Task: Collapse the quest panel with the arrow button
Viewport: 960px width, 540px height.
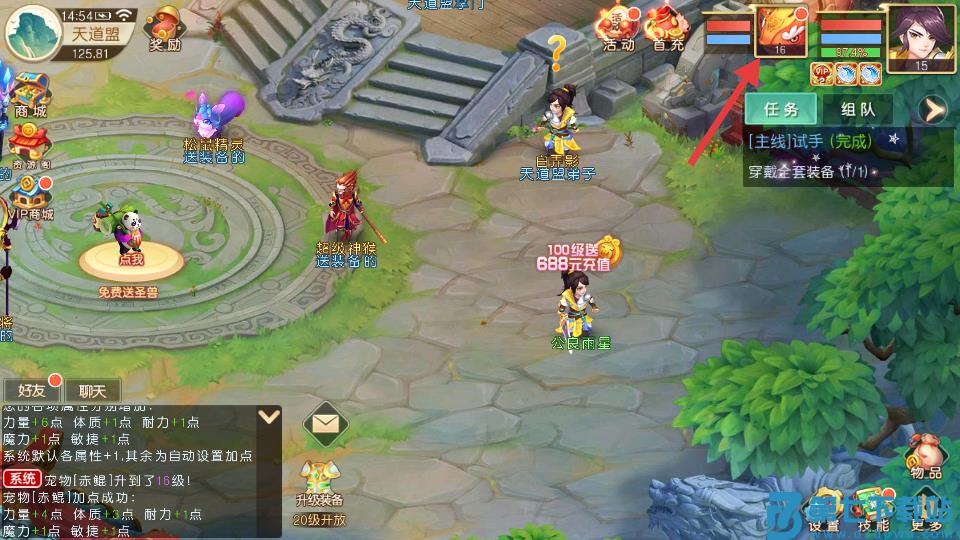Action: coord(934,109)
